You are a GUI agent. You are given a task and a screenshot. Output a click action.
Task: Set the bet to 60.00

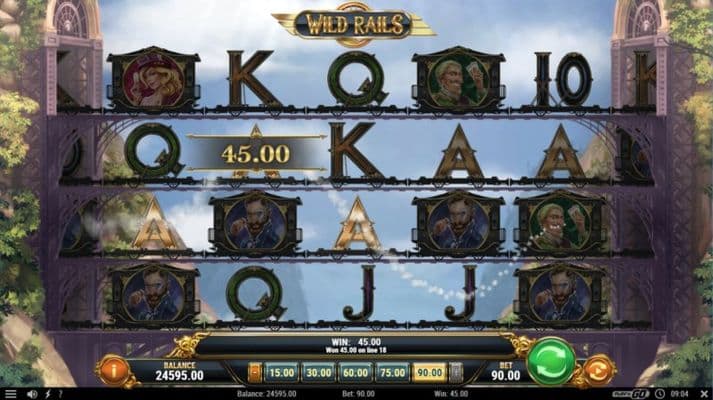(356, 372)
